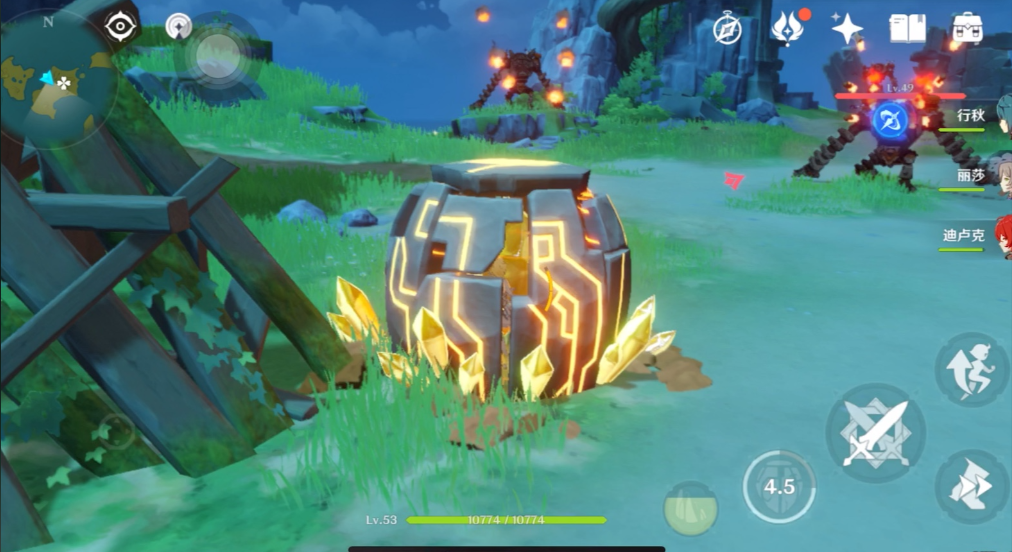Activate the Elemental Sight eye icon
The width and height of the screenshot is (1012, 552).
(x=121, y=27)
